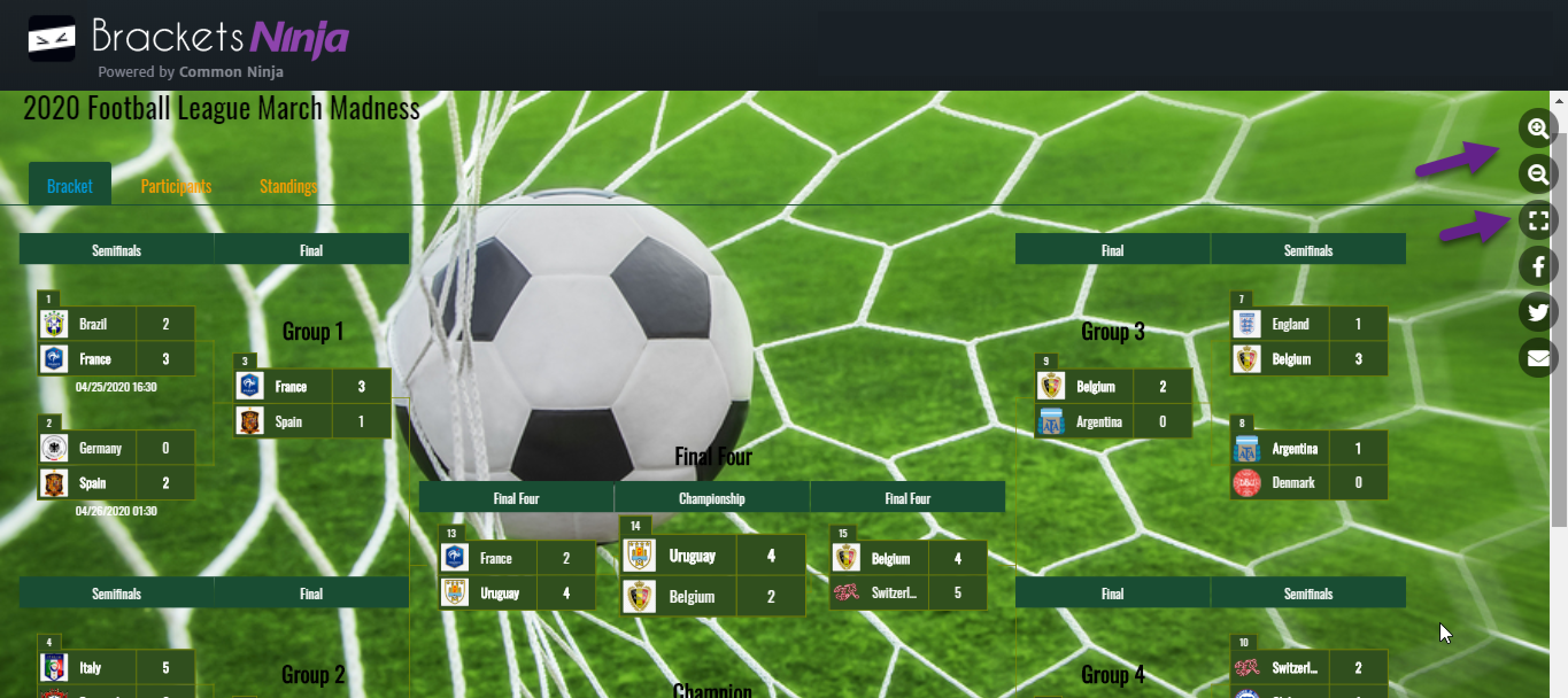Share the bracket on Twitter
This screenshot has width=1568, height=698.
[1537, 312]
